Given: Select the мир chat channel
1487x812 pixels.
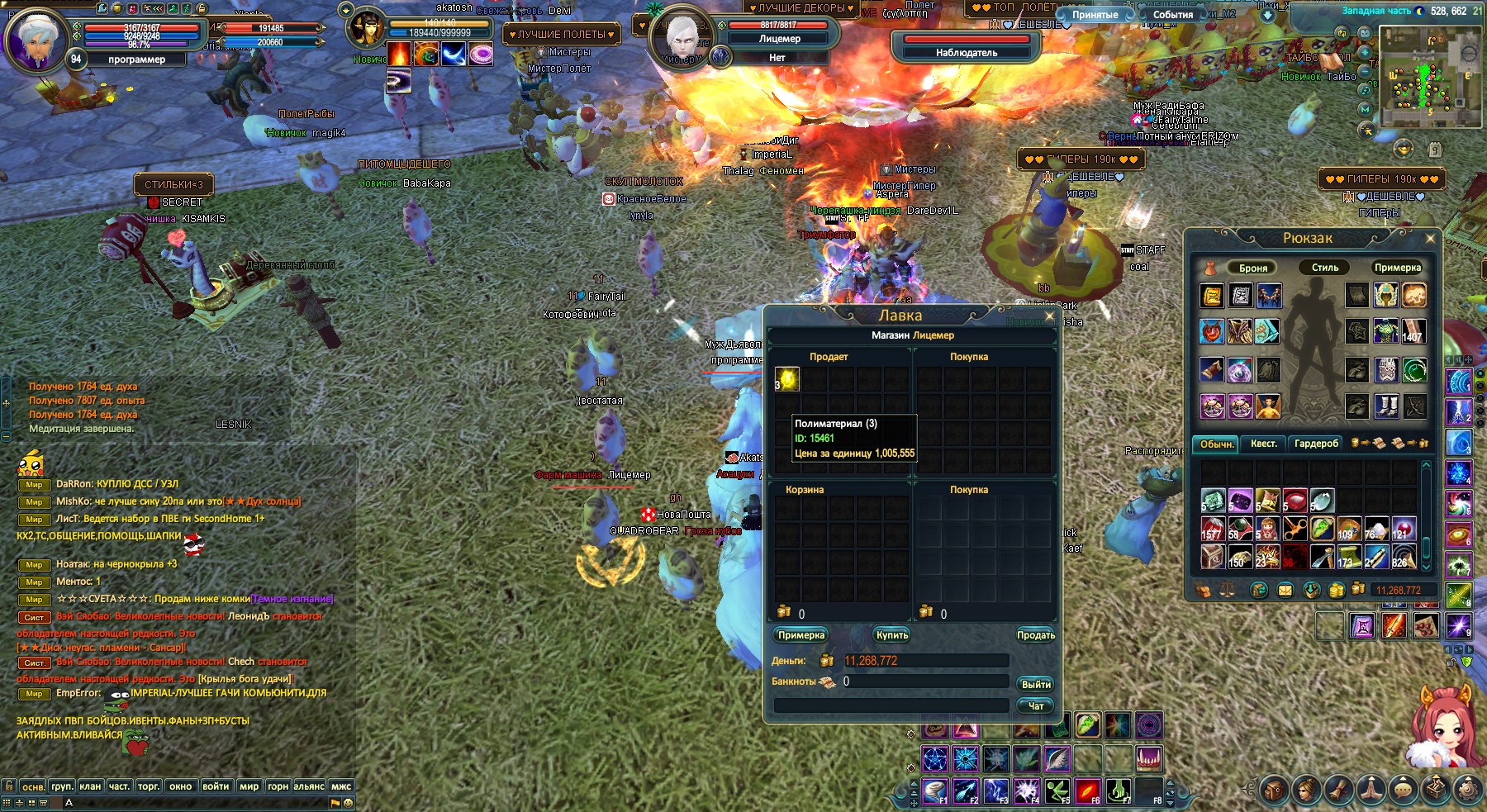Looking at the screenshot, I should pos(249,786).
